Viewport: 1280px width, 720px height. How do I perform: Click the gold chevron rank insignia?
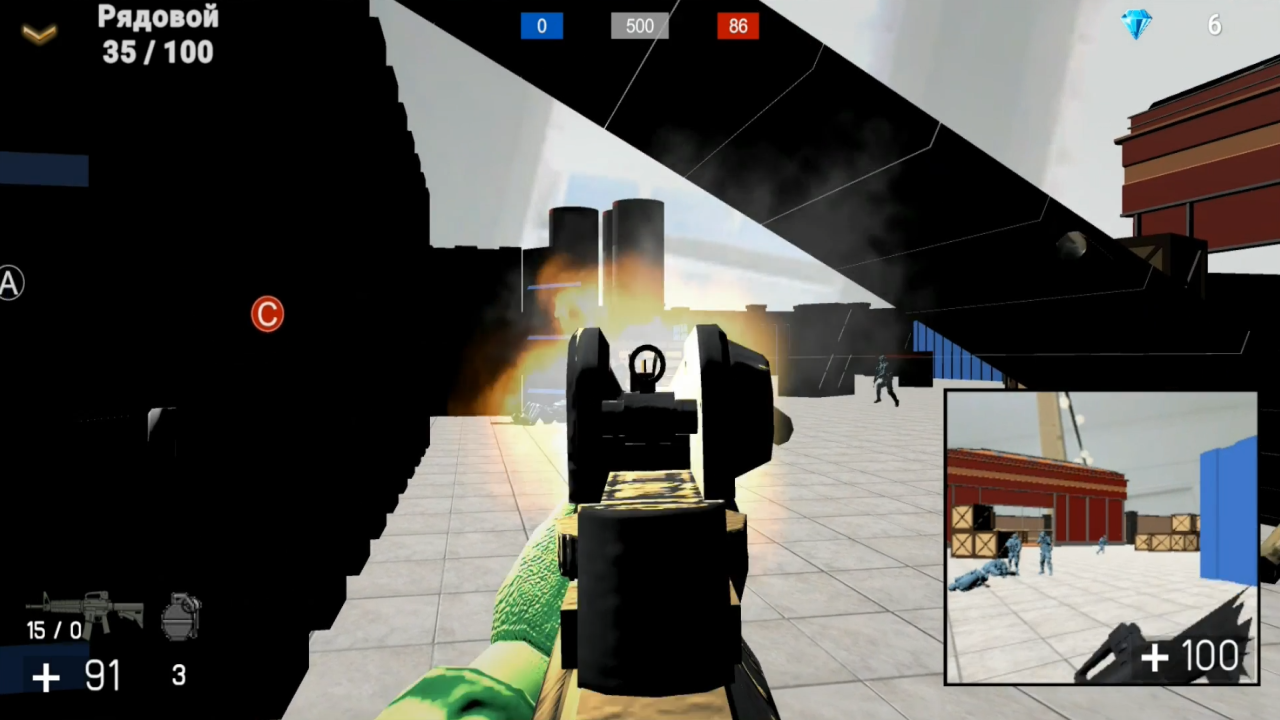[38, 33]
